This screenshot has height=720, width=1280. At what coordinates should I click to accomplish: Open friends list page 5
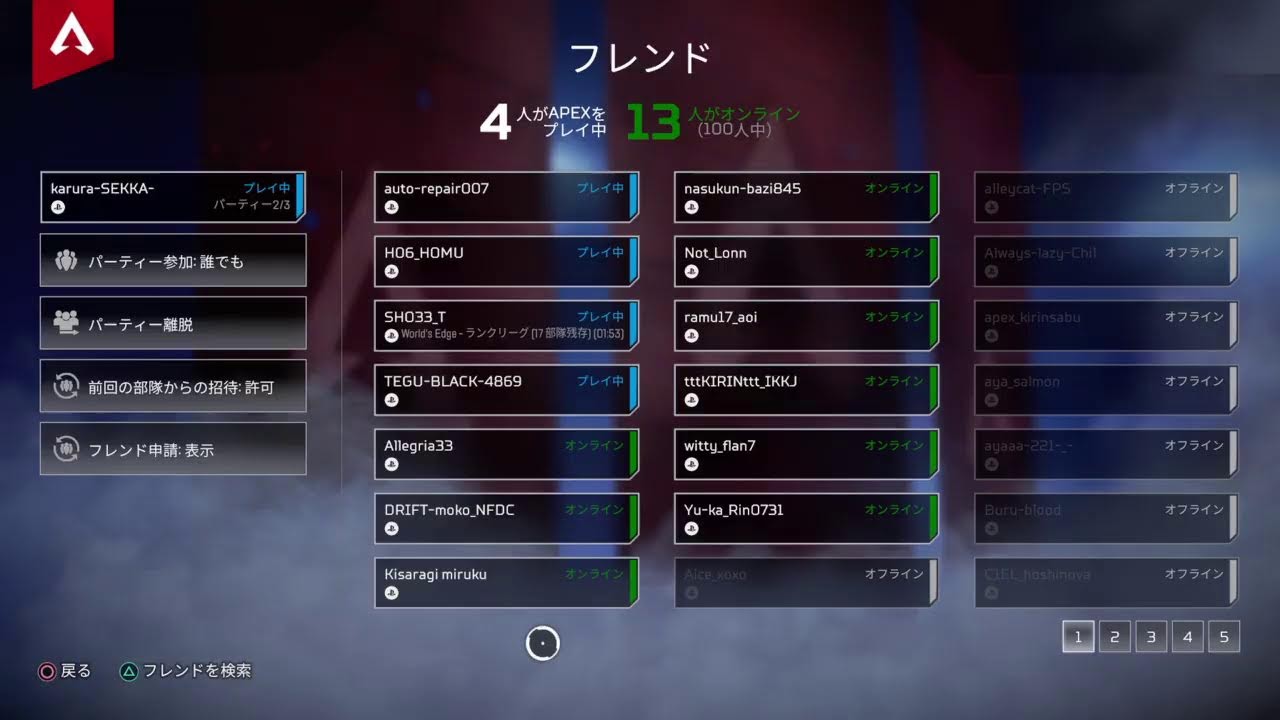(1224, 636)
